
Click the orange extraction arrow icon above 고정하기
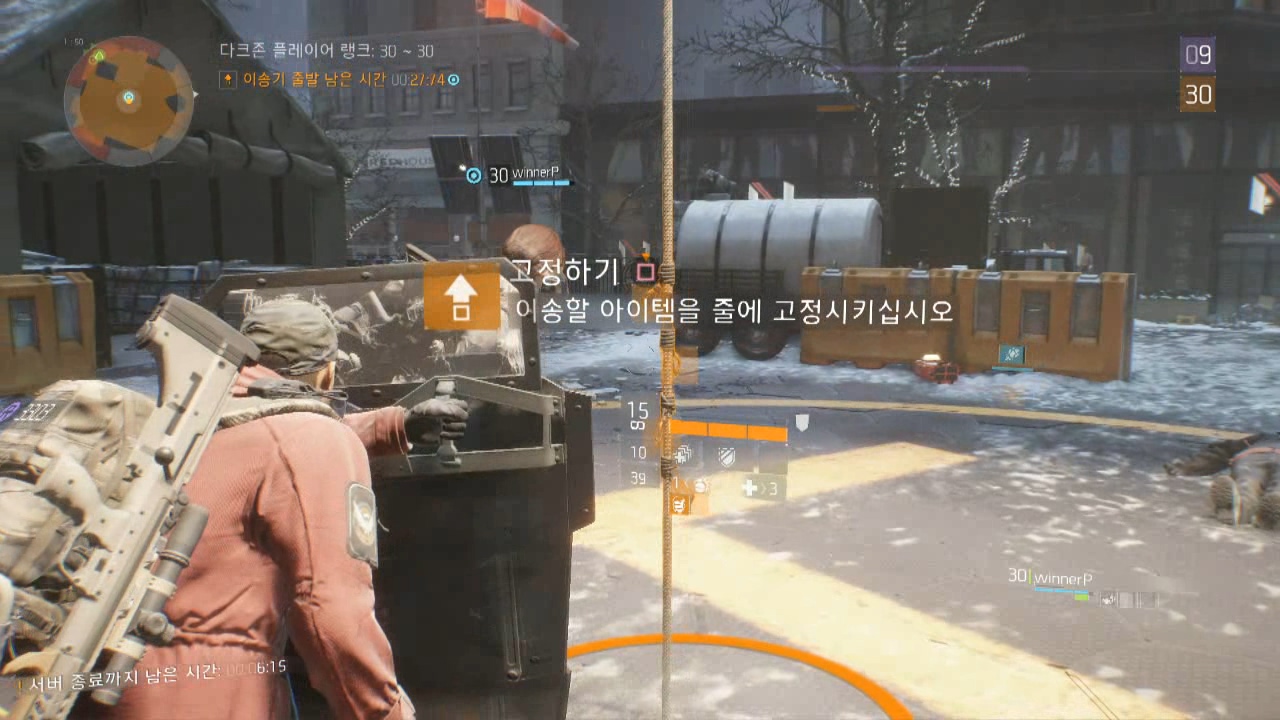461,297
